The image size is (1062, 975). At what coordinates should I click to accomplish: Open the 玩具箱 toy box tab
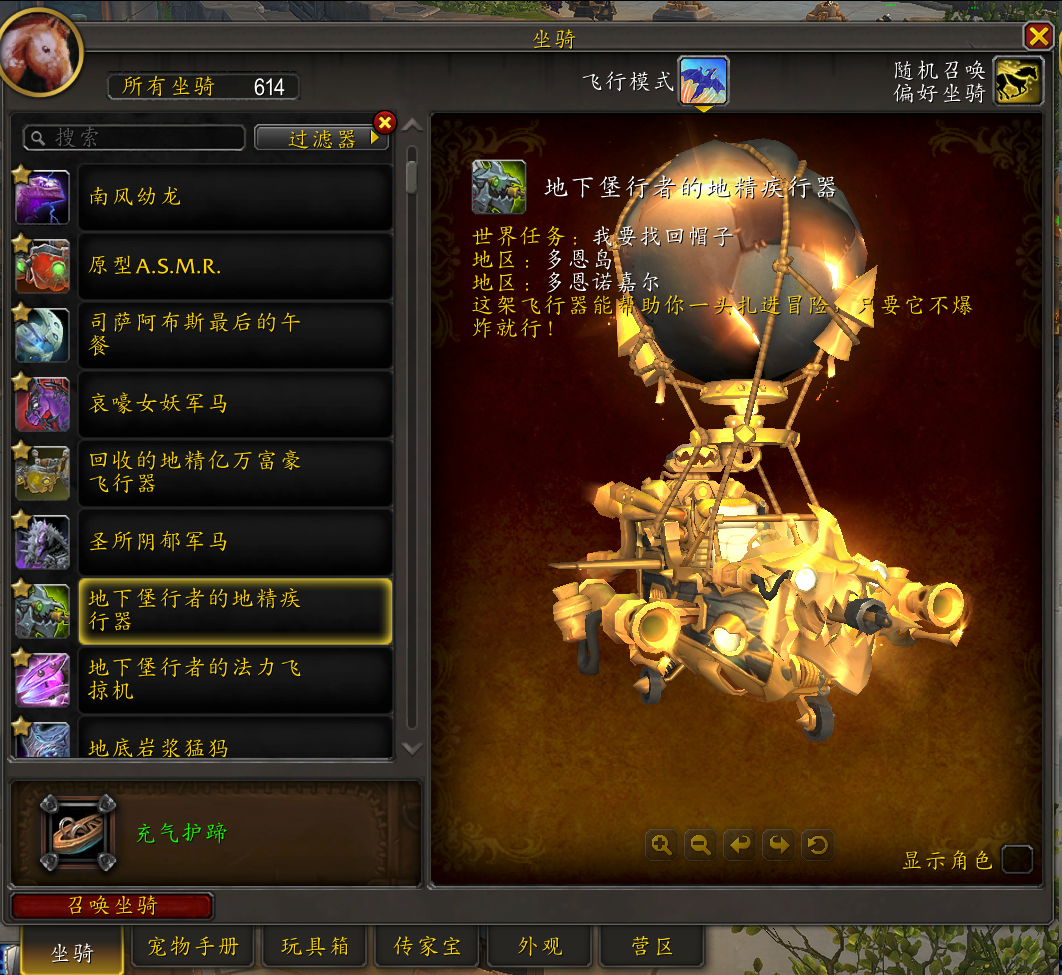315,946
